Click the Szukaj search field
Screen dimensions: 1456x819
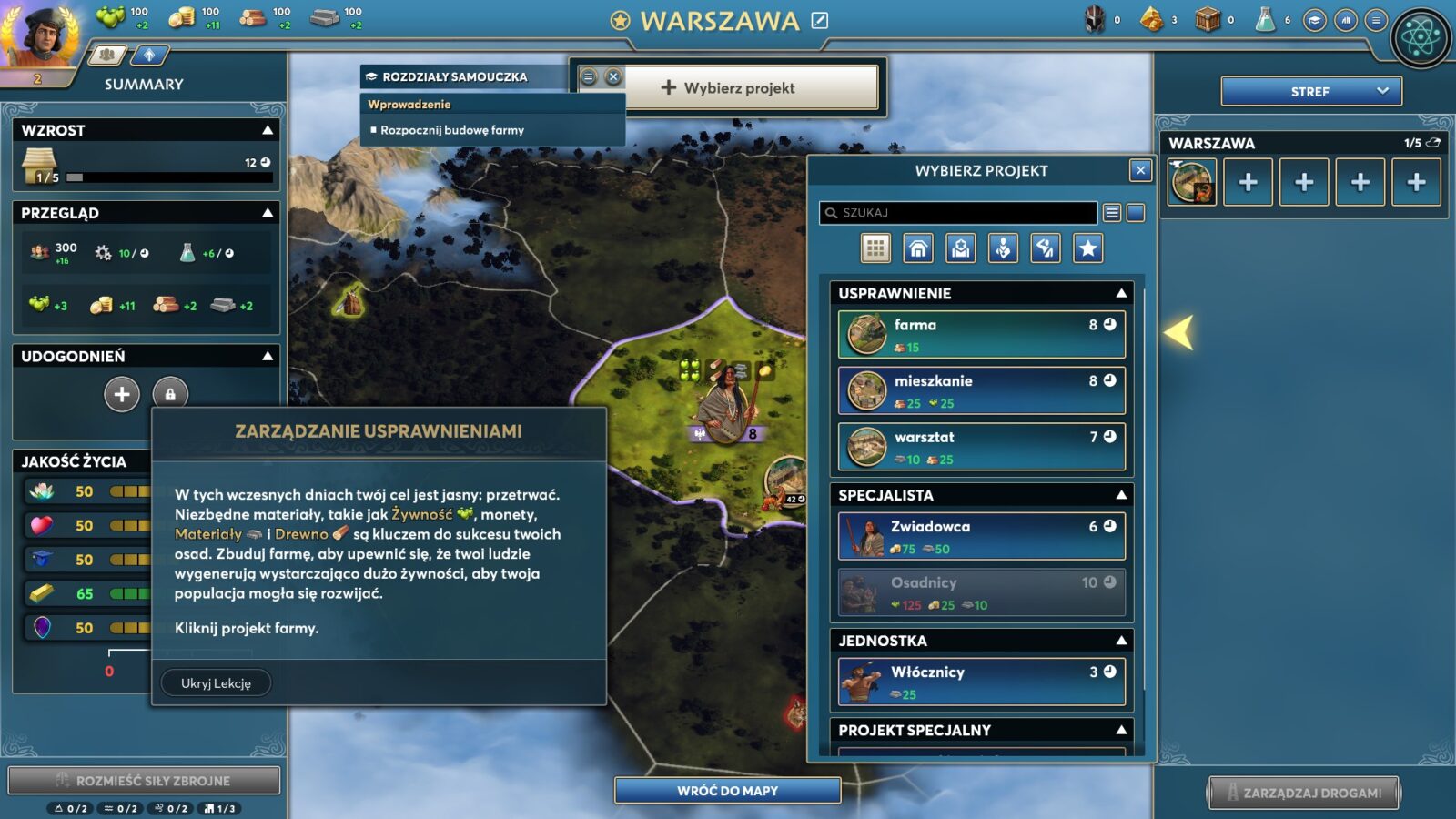coord(958,213)
